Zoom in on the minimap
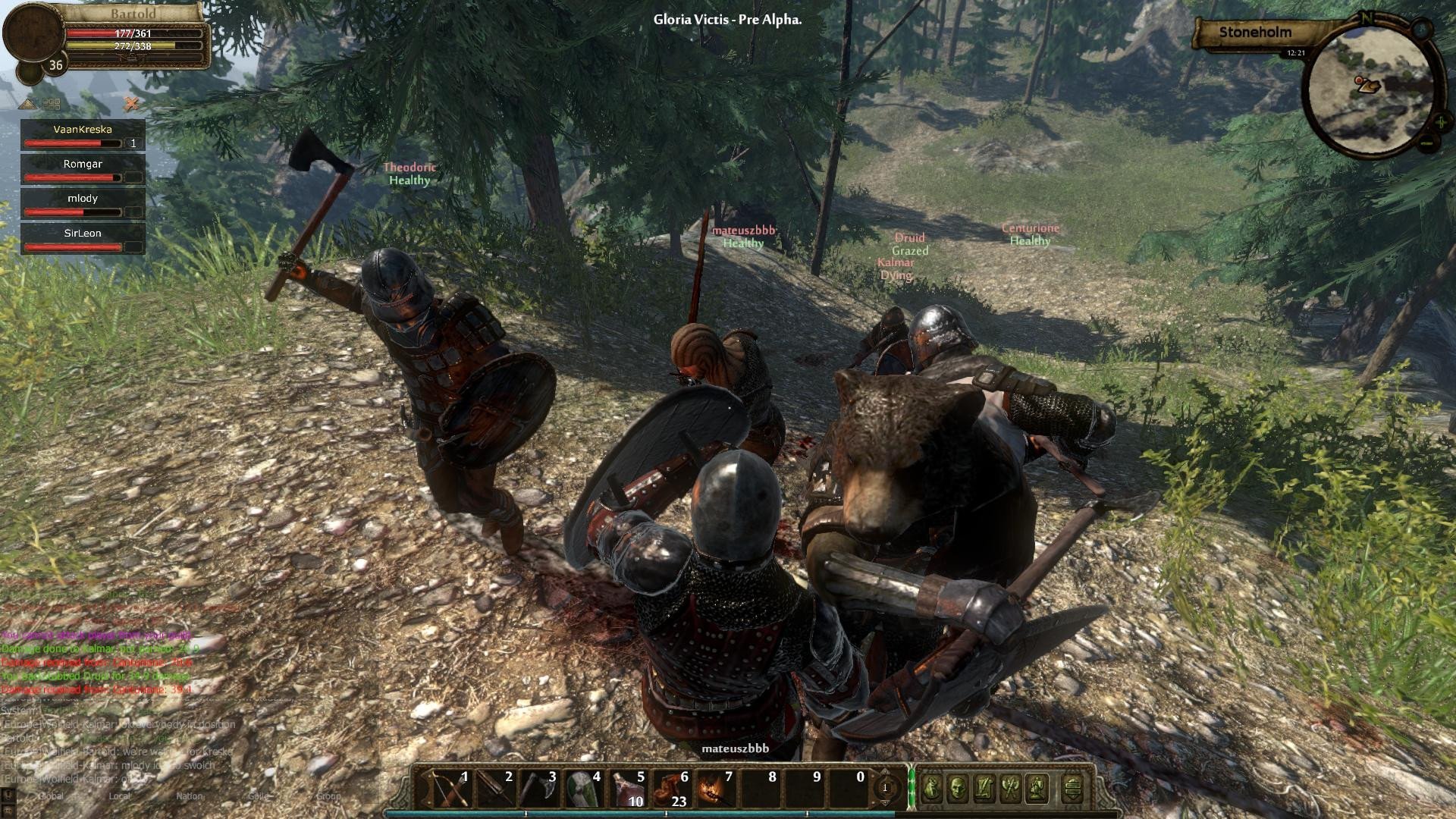Screen dimensions: 1456x819 (1440, 121)
